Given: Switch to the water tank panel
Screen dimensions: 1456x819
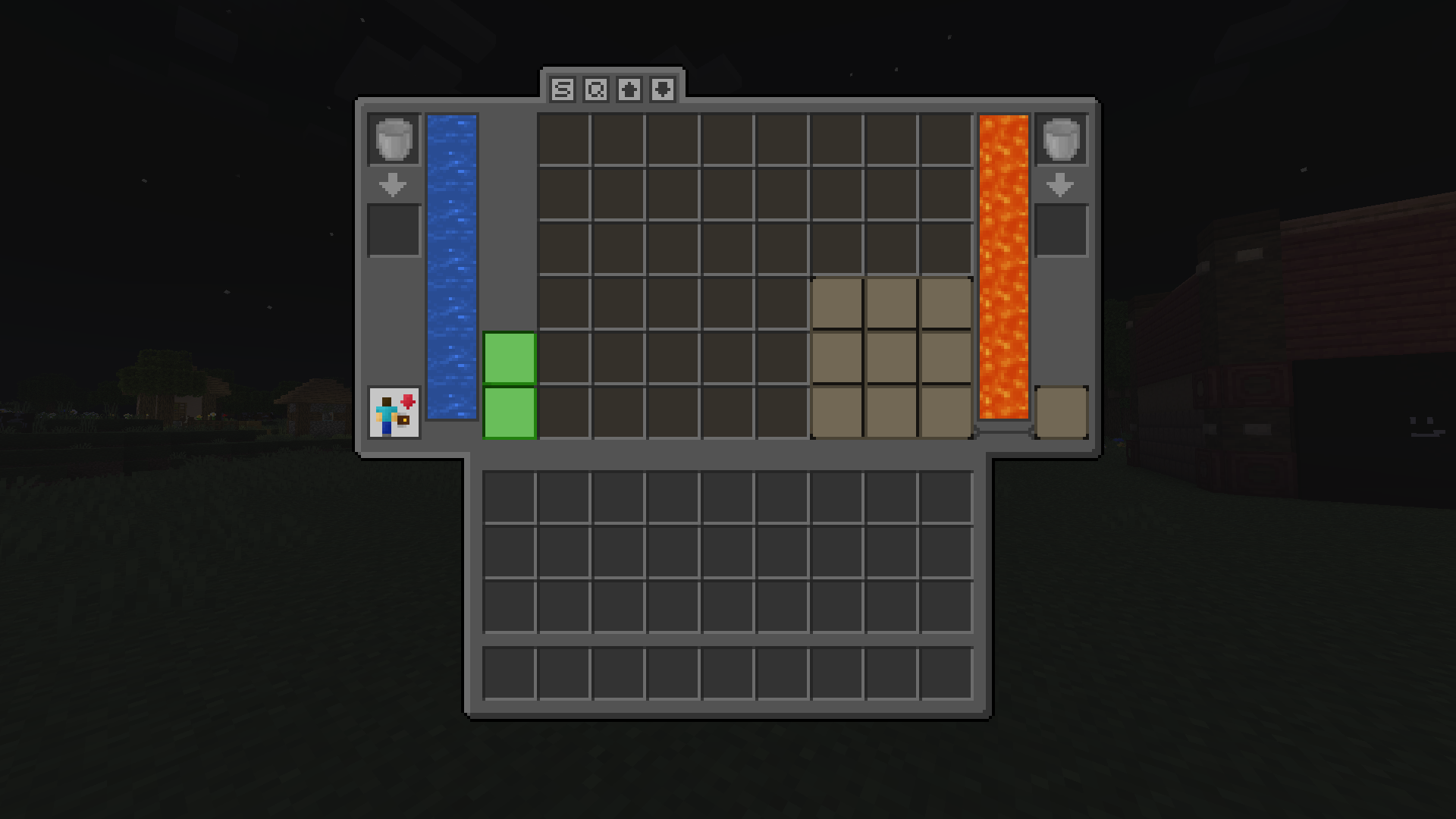Looking at the screenshot, I should [453, 265].
